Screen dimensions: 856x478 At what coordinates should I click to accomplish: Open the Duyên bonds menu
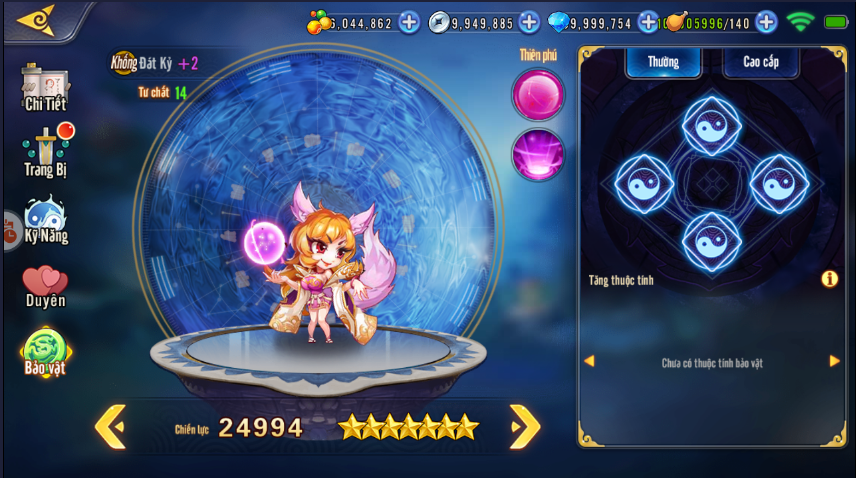click(x=45, y=286)
